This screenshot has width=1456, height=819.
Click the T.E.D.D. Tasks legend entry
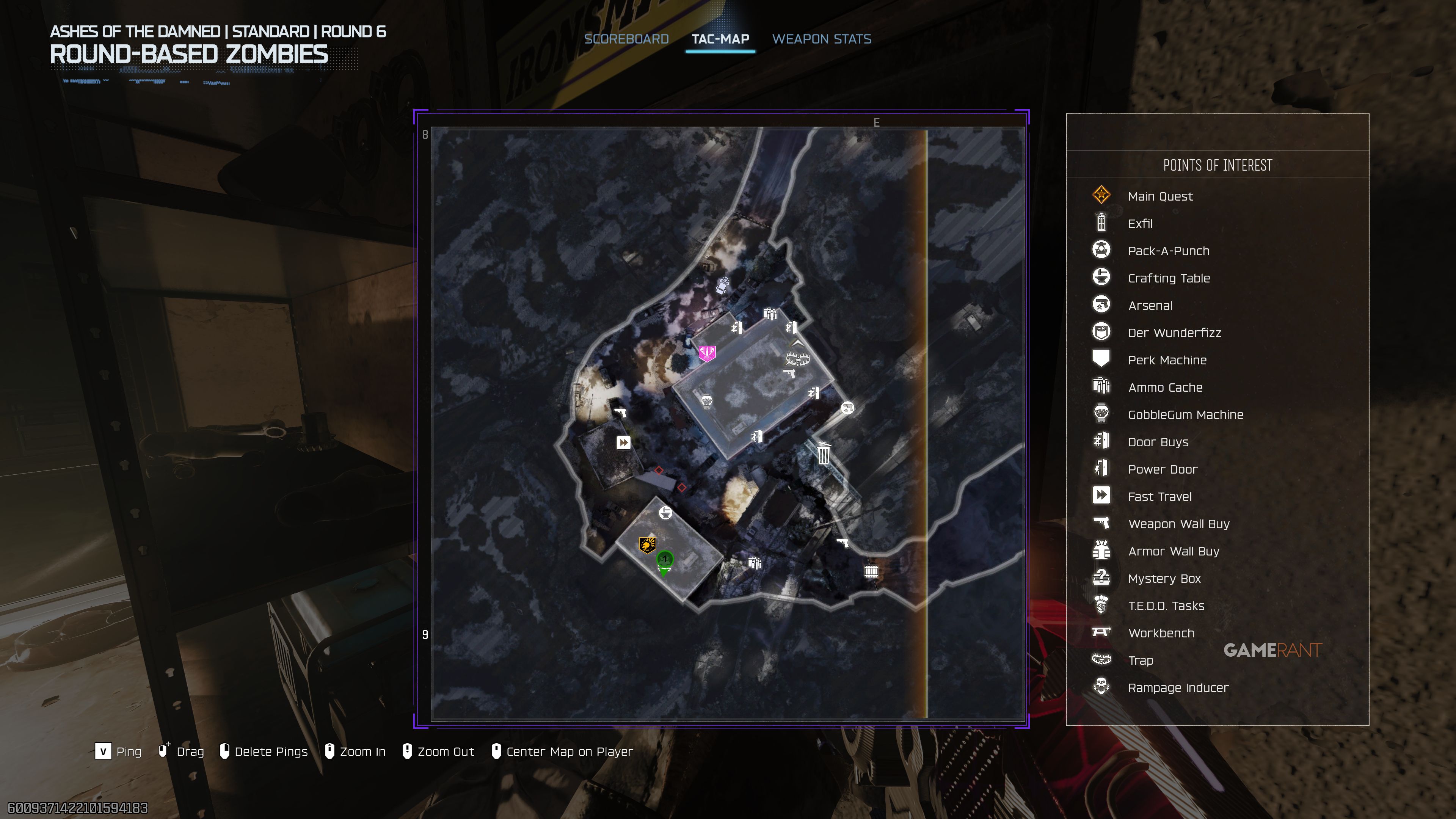click(x=1166, y=606)
